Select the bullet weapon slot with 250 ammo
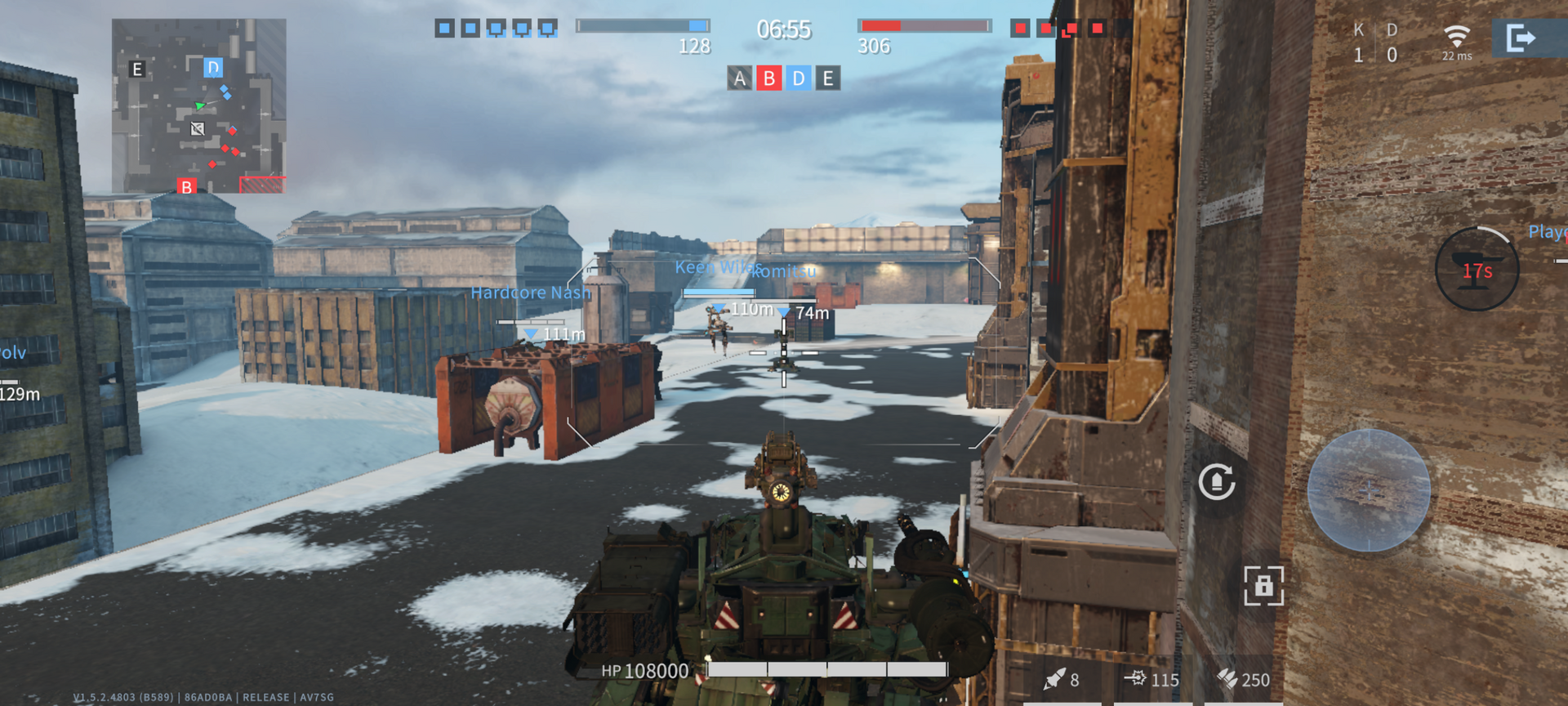1568x706 pixels. [x=1243, y=679]
